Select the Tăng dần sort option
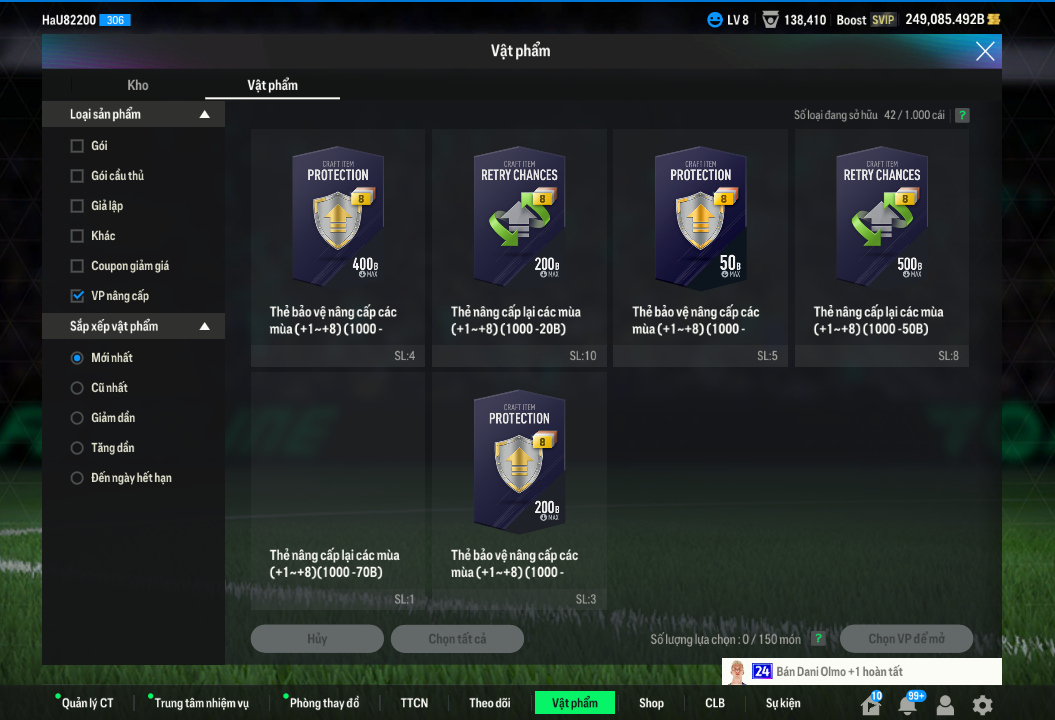1055x720 pixels. (77, 448)
